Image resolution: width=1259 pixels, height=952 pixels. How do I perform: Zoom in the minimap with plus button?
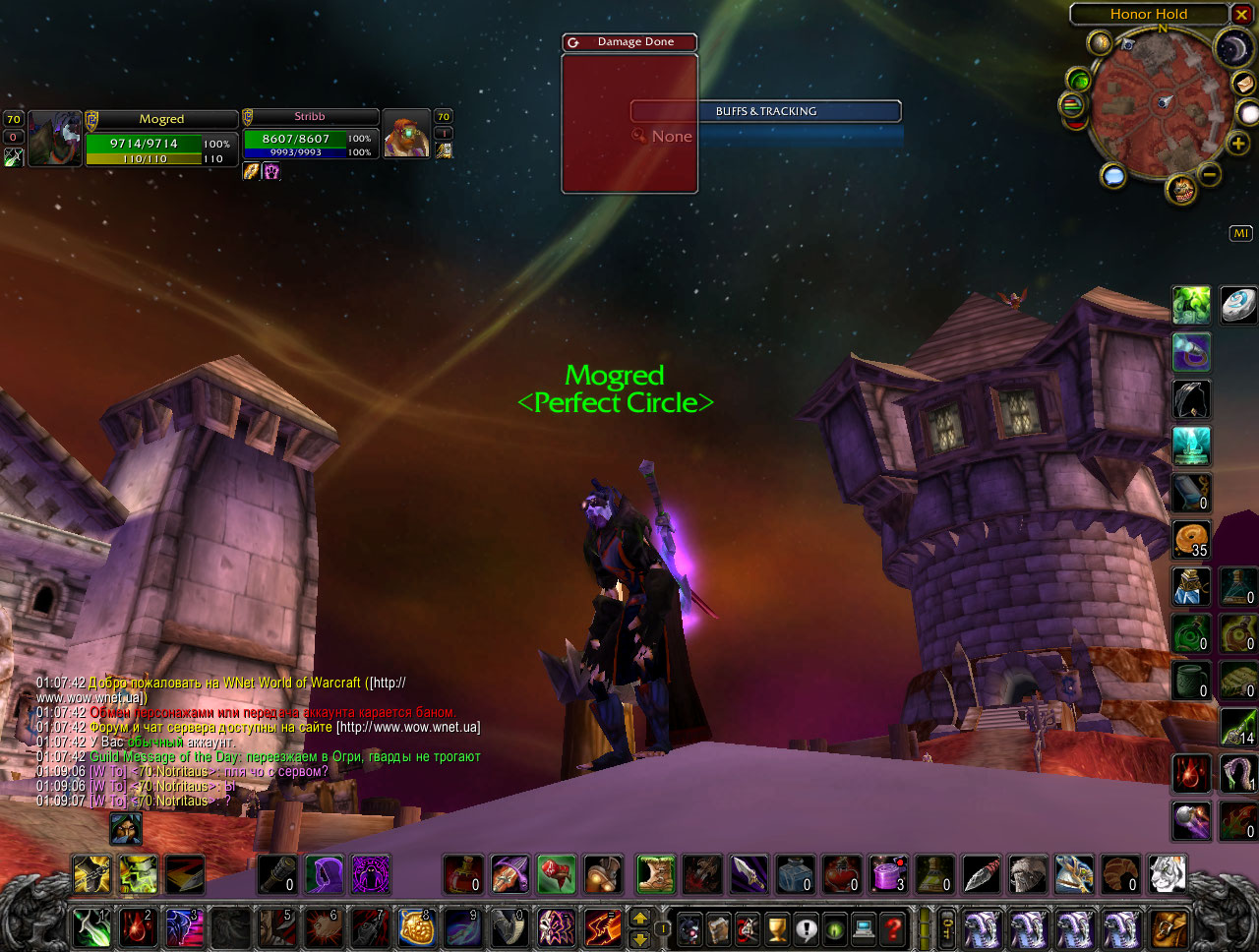pos(1237,145)
